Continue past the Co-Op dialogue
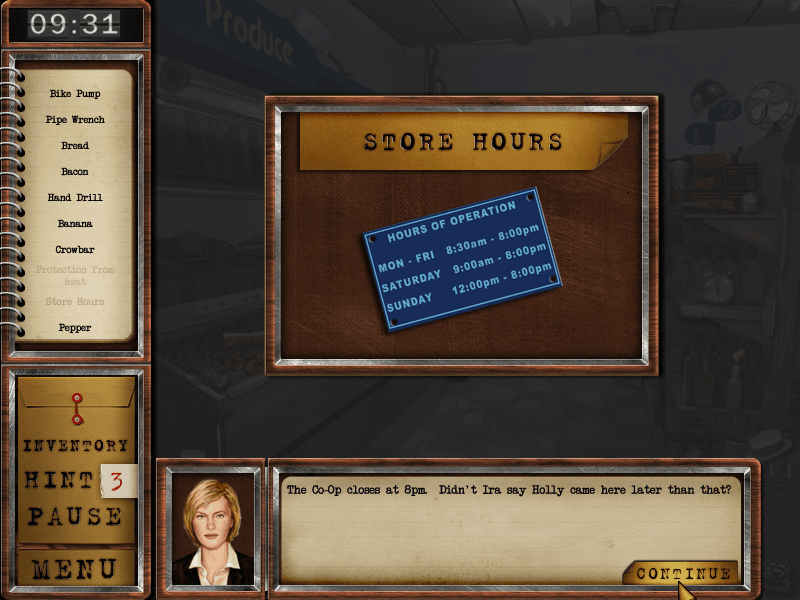Viewport: 800px width, 600px height. [x=683, y=574]
